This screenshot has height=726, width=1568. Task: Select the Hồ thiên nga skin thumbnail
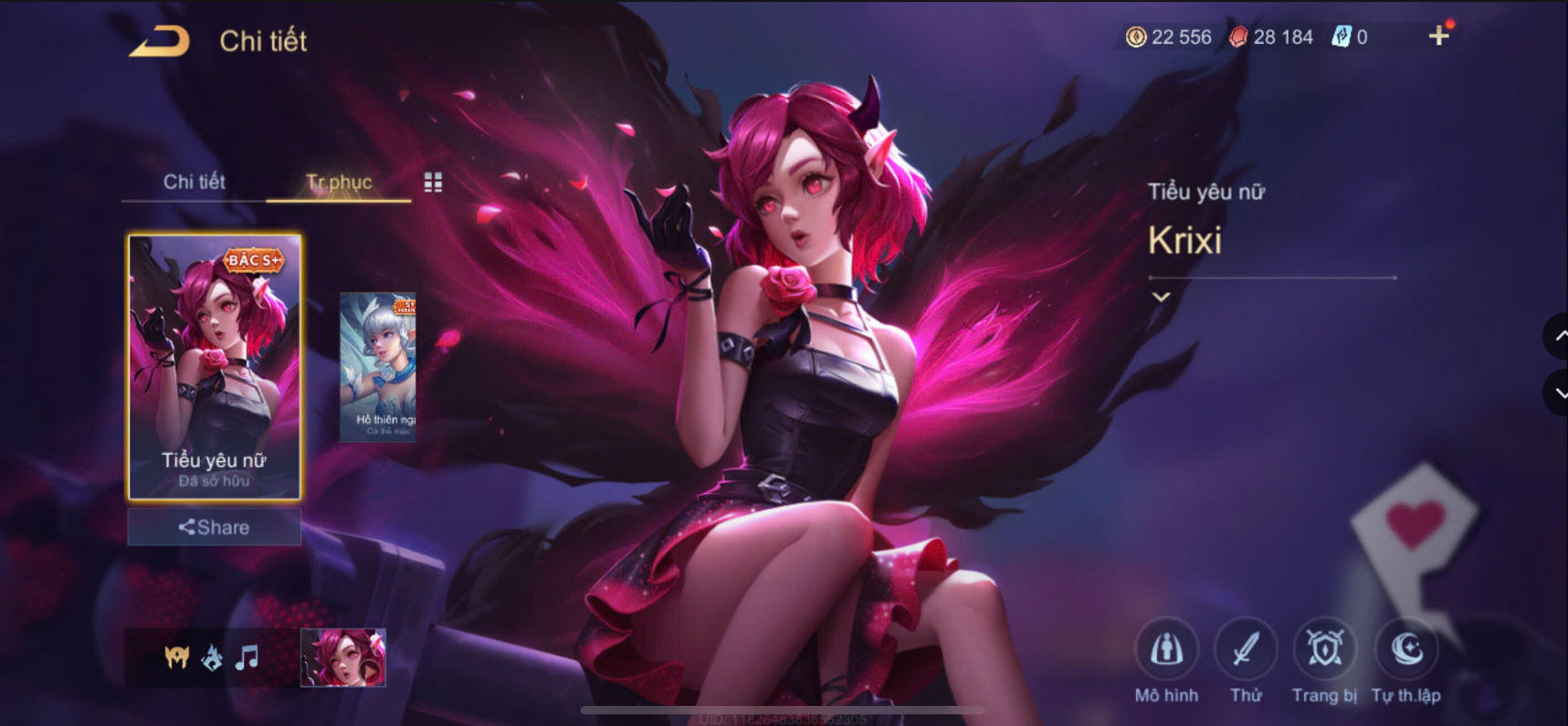tap(377, 365)
